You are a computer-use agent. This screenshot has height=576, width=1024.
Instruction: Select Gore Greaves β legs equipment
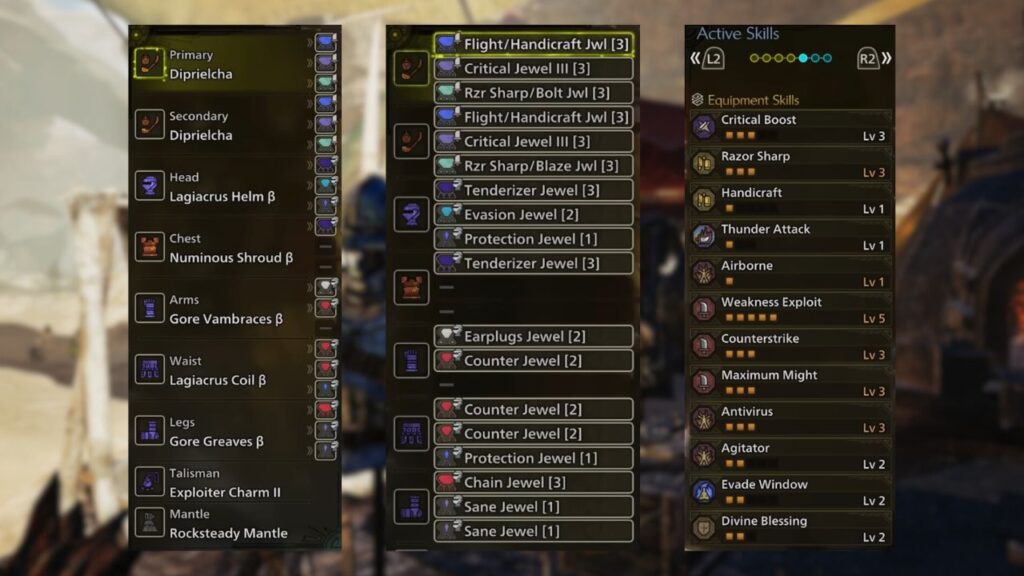220,431
